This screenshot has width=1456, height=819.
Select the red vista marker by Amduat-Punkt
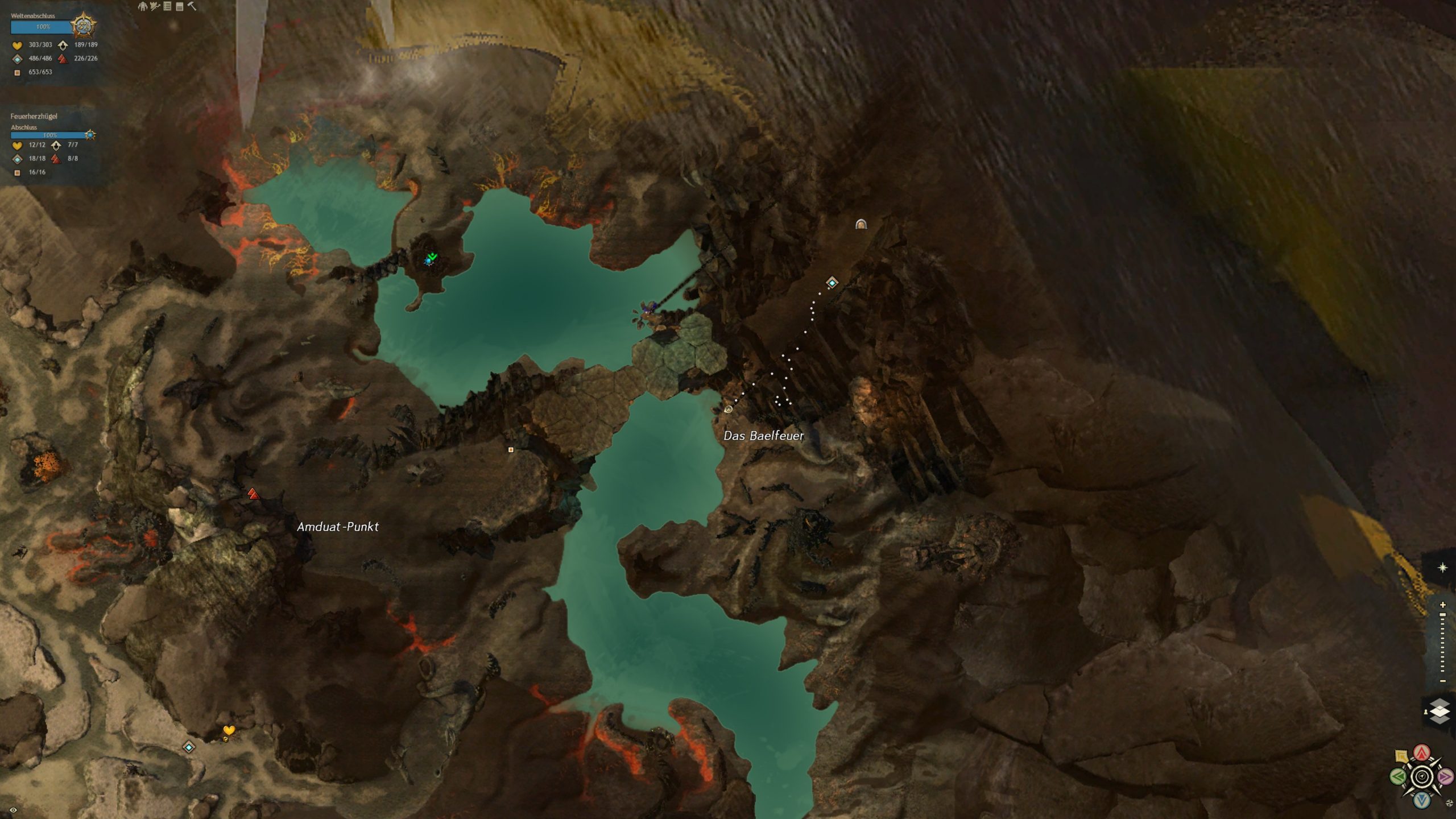(x=253, y=494)
